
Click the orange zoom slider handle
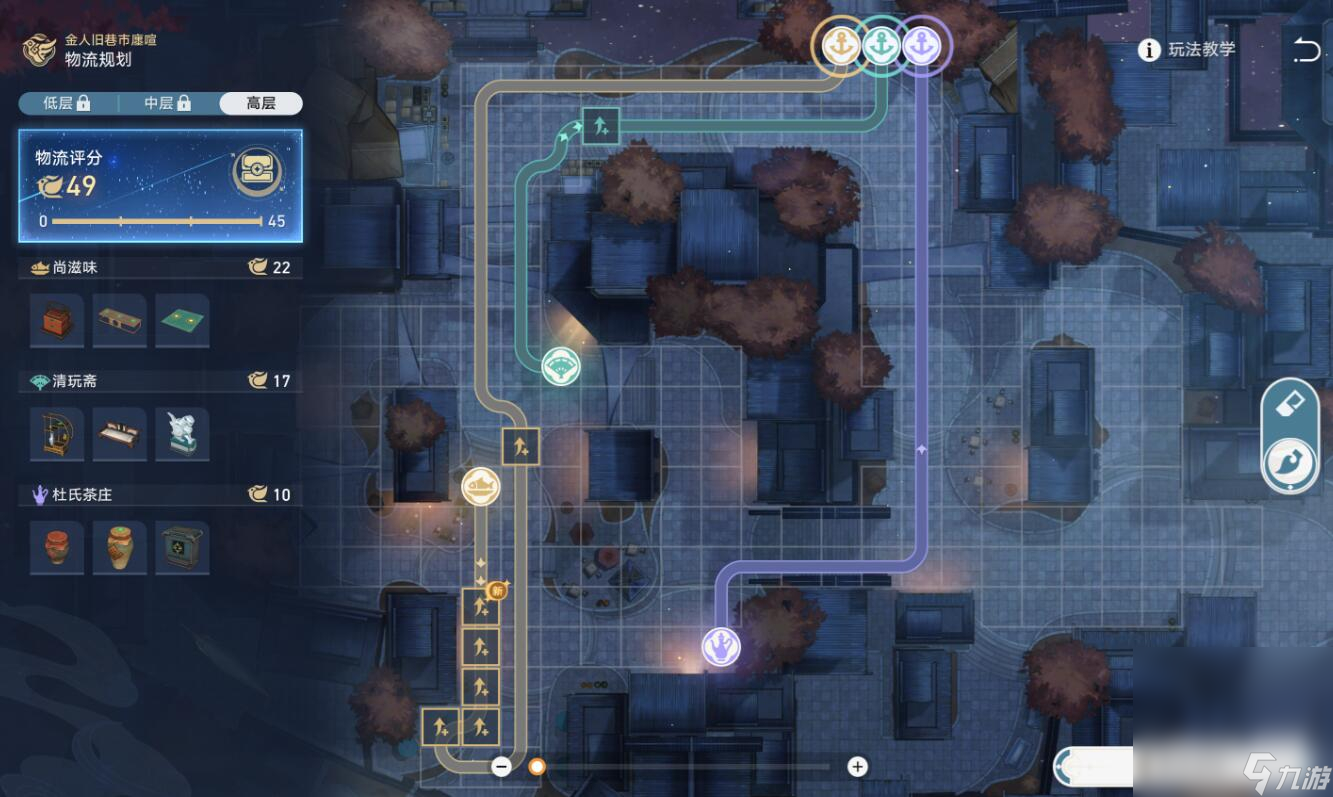(x=537, y=767)
